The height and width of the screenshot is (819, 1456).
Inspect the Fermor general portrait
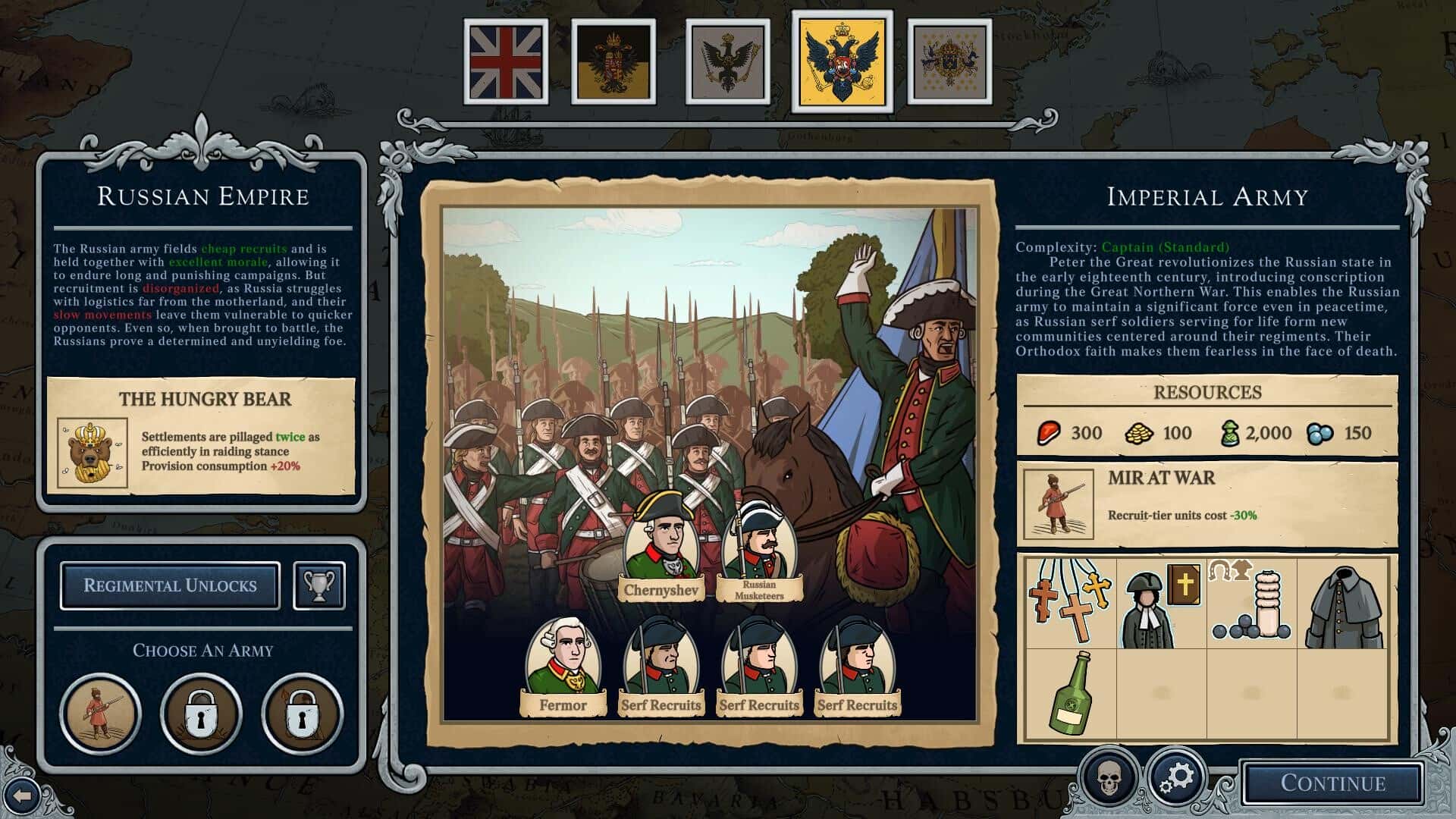tap(563, 658)
